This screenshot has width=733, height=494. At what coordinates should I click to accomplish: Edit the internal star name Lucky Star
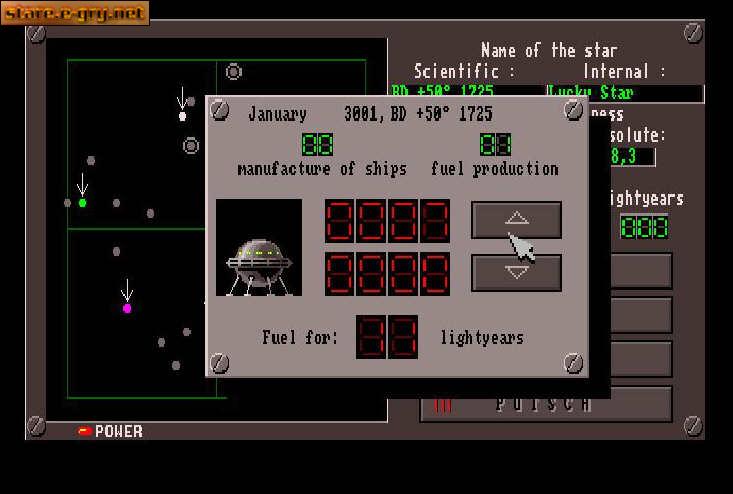point(623,93)
